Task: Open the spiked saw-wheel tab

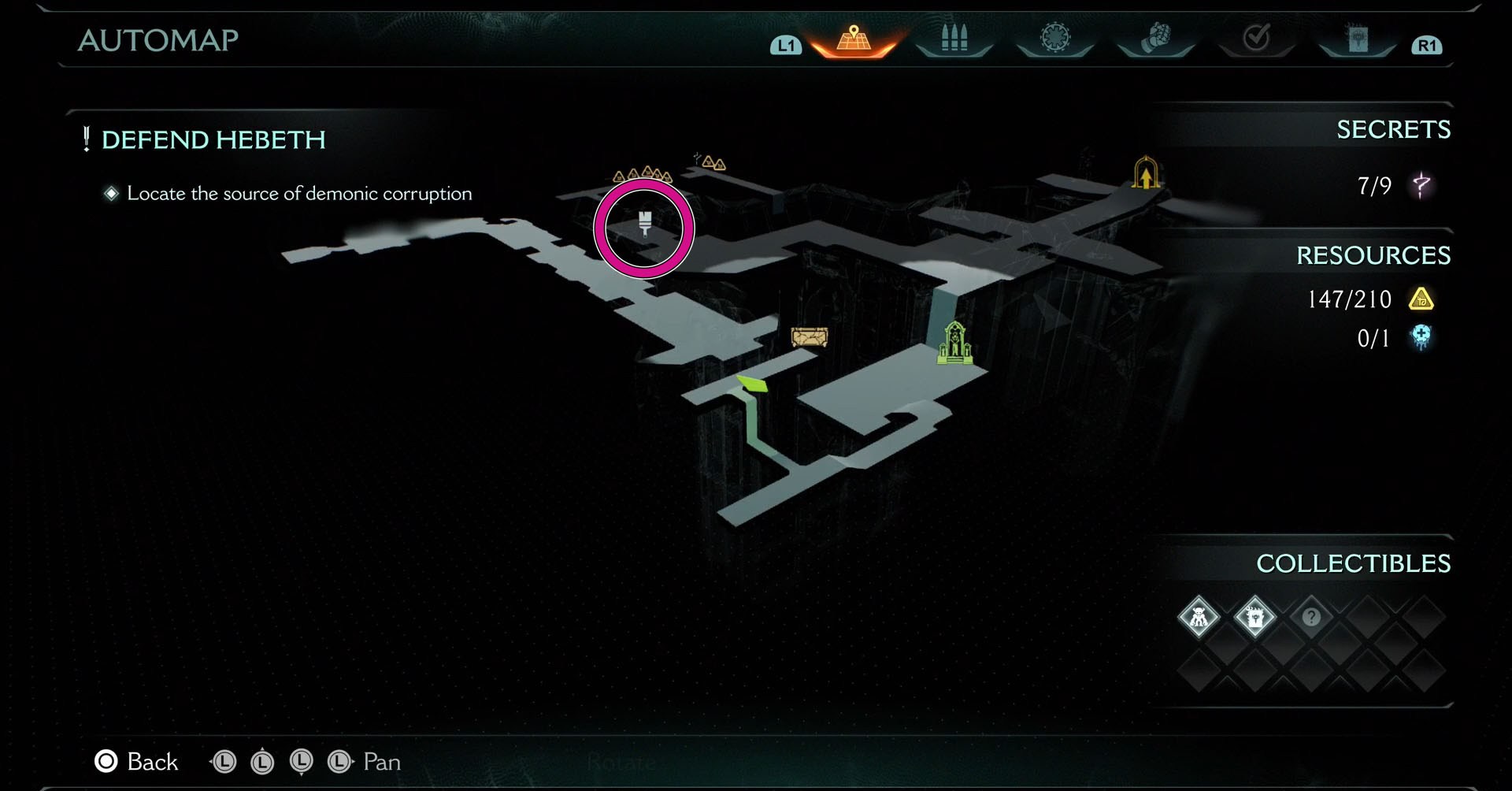Action: pos(1054,39)
